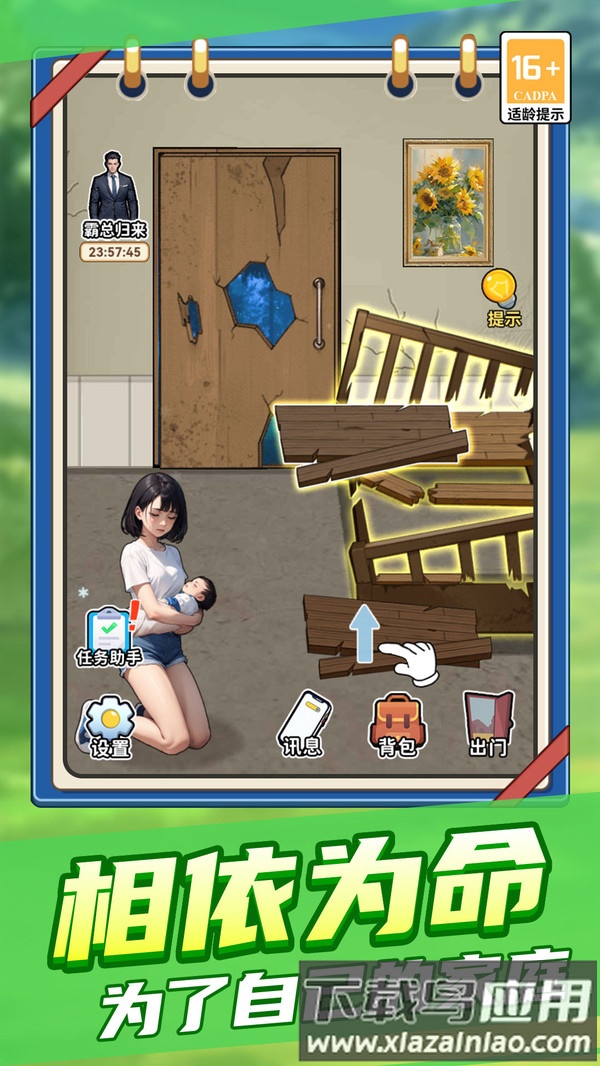Show a hint with 提示 lightbulb
The width and height of the screenshot is (600, 1066).
point(503,297)
